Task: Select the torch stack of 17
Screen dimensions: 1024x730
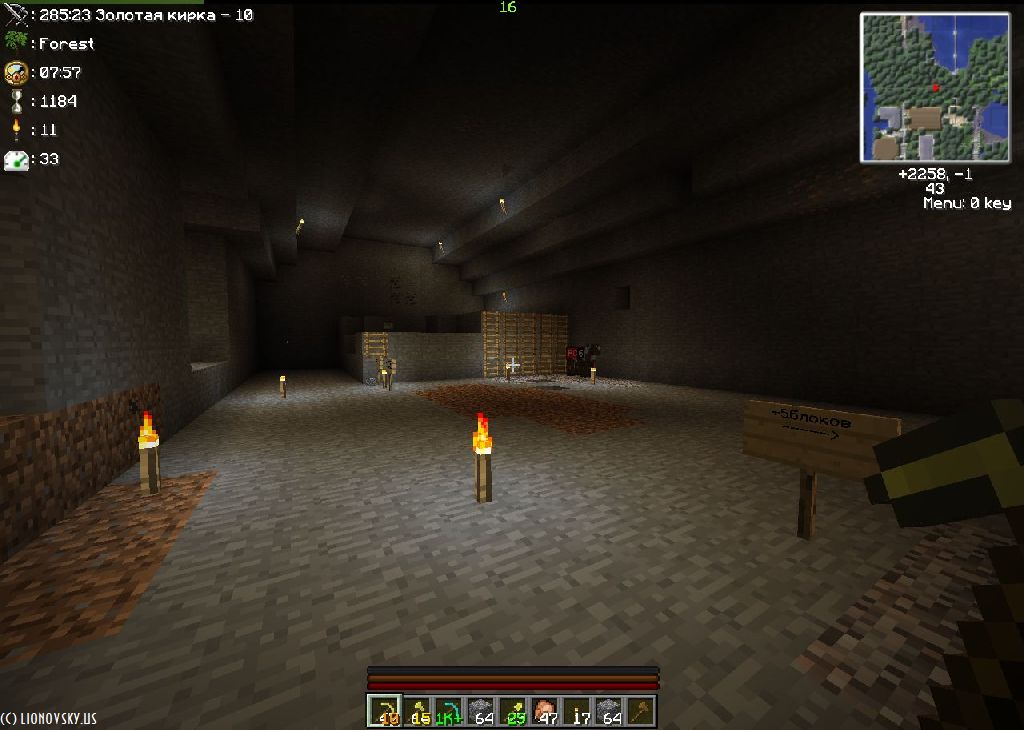Action: pyautogui.click(x=579, y=711)
